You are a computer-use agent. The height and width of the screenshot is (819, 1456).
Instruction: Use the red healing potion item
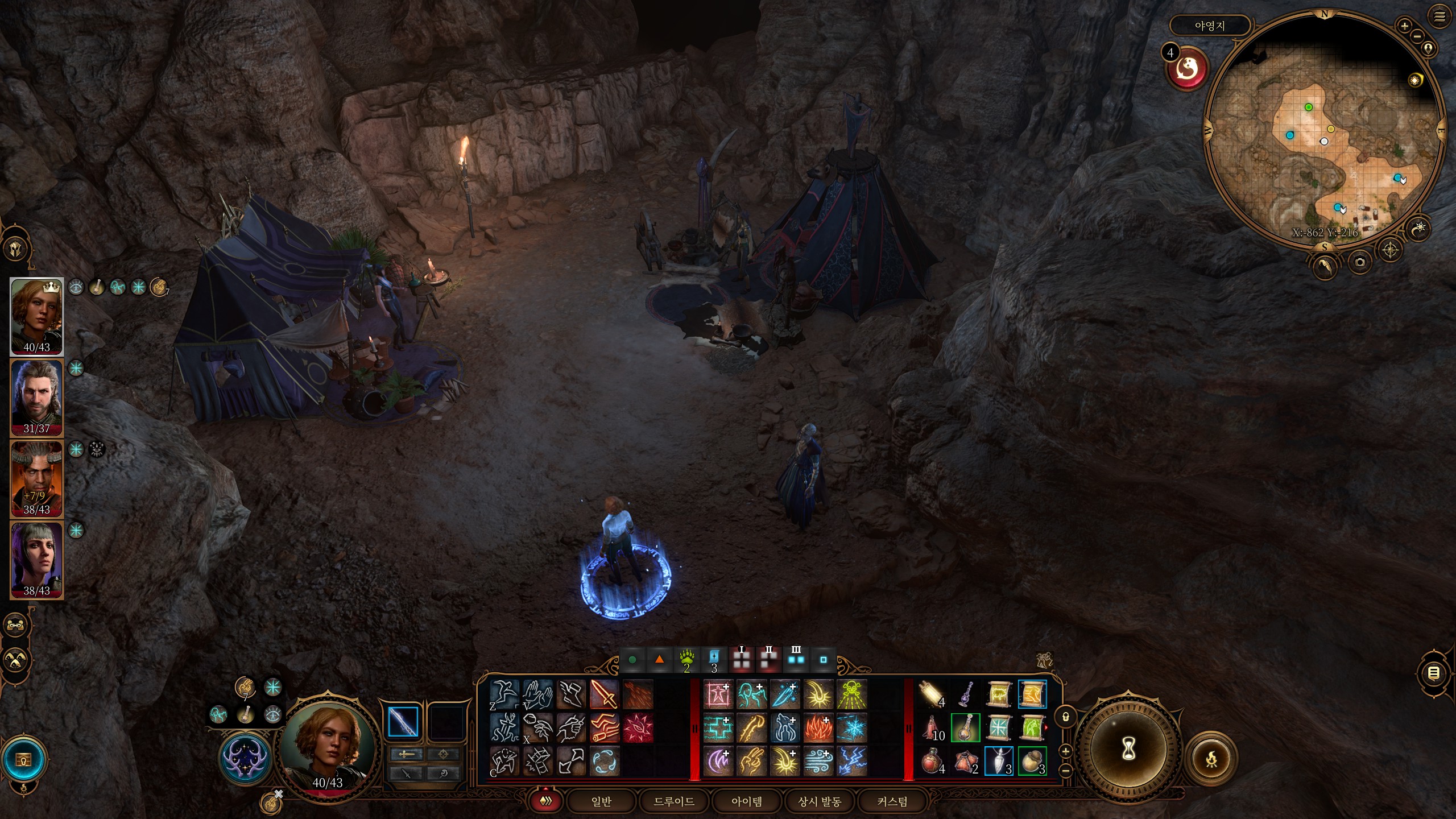[x=932, y=761]
